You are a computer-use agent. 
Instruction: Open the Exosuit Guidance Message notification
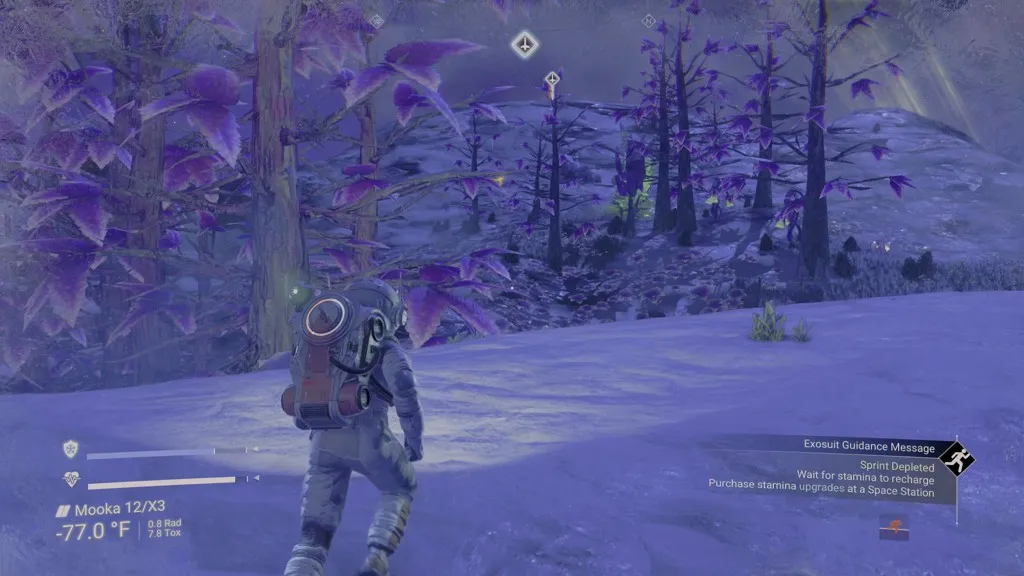[869, 446]
